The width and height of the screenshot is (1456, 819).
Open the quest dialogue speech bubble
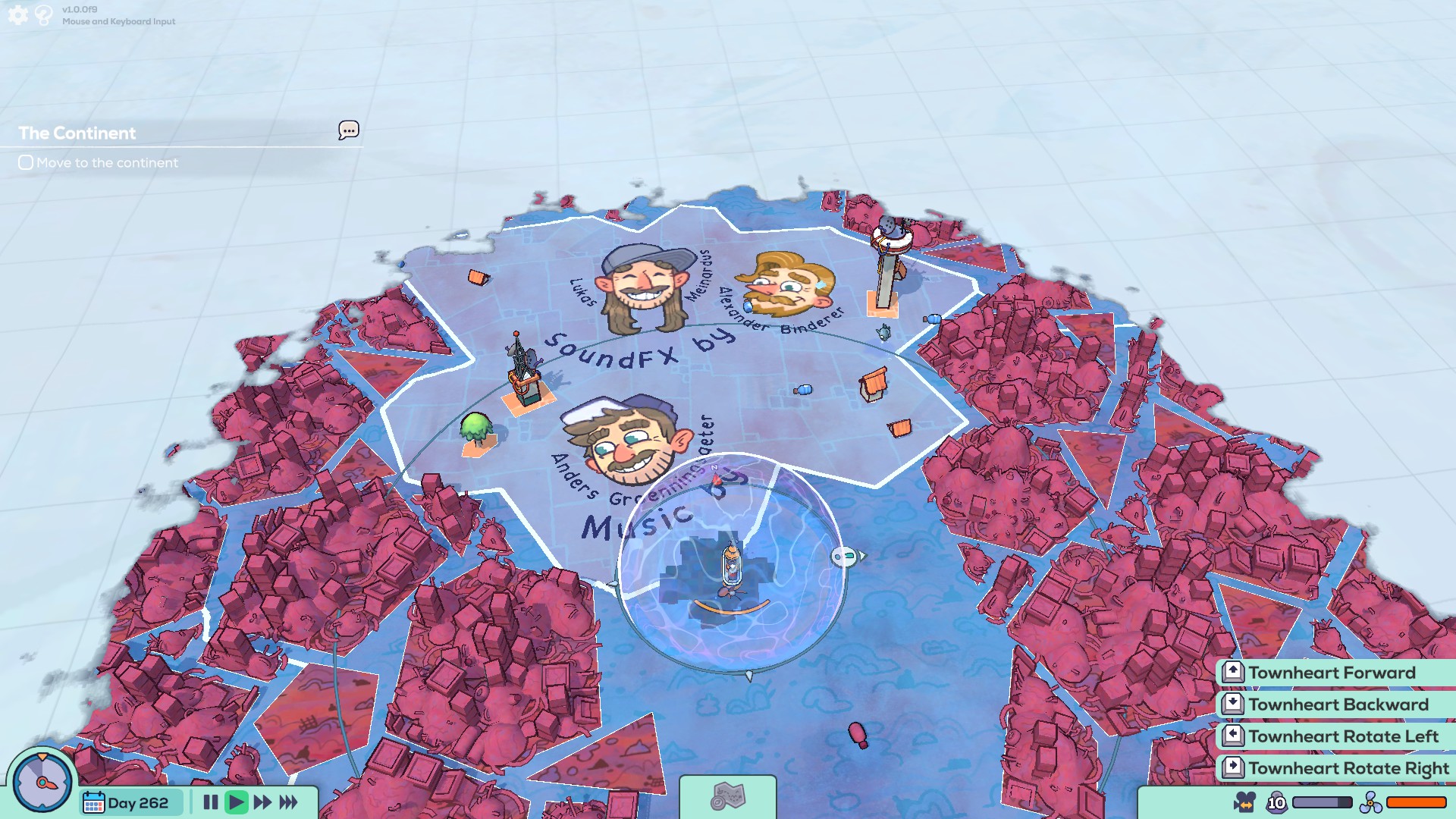click(x=348, y=130)
